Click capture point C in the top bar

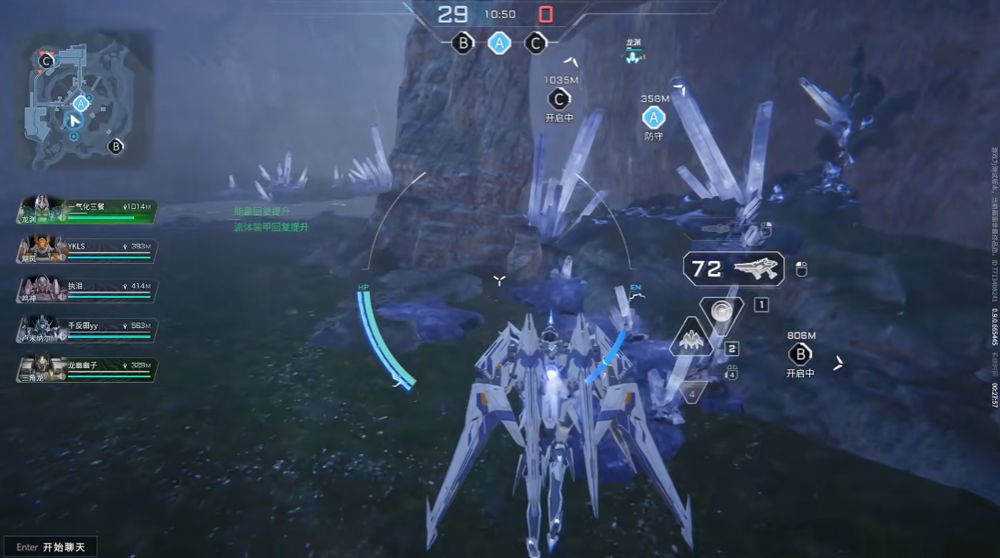pos(536,43)
